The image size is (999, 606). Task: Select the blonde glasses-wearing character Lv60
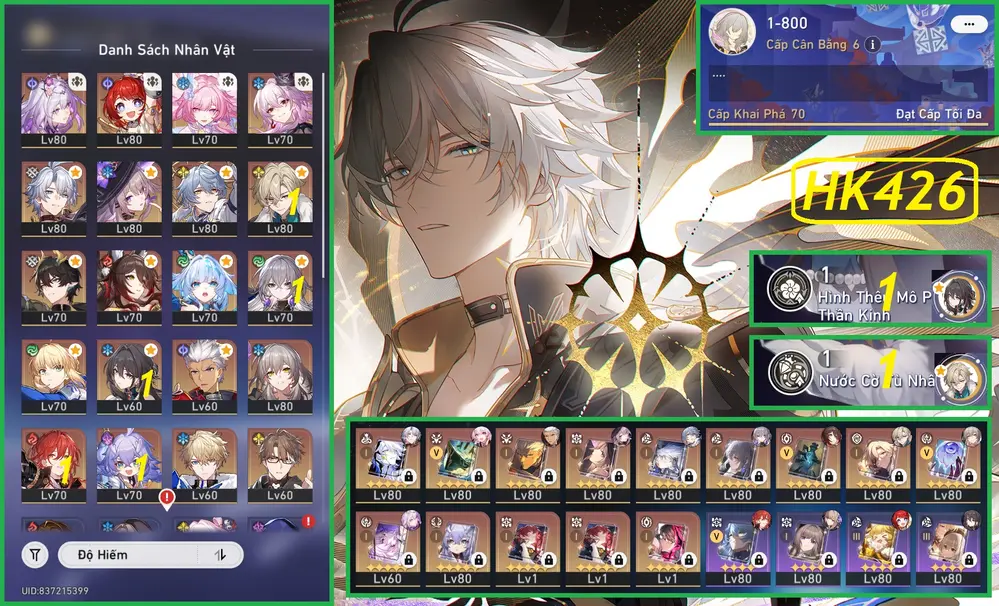click(279, 465)
